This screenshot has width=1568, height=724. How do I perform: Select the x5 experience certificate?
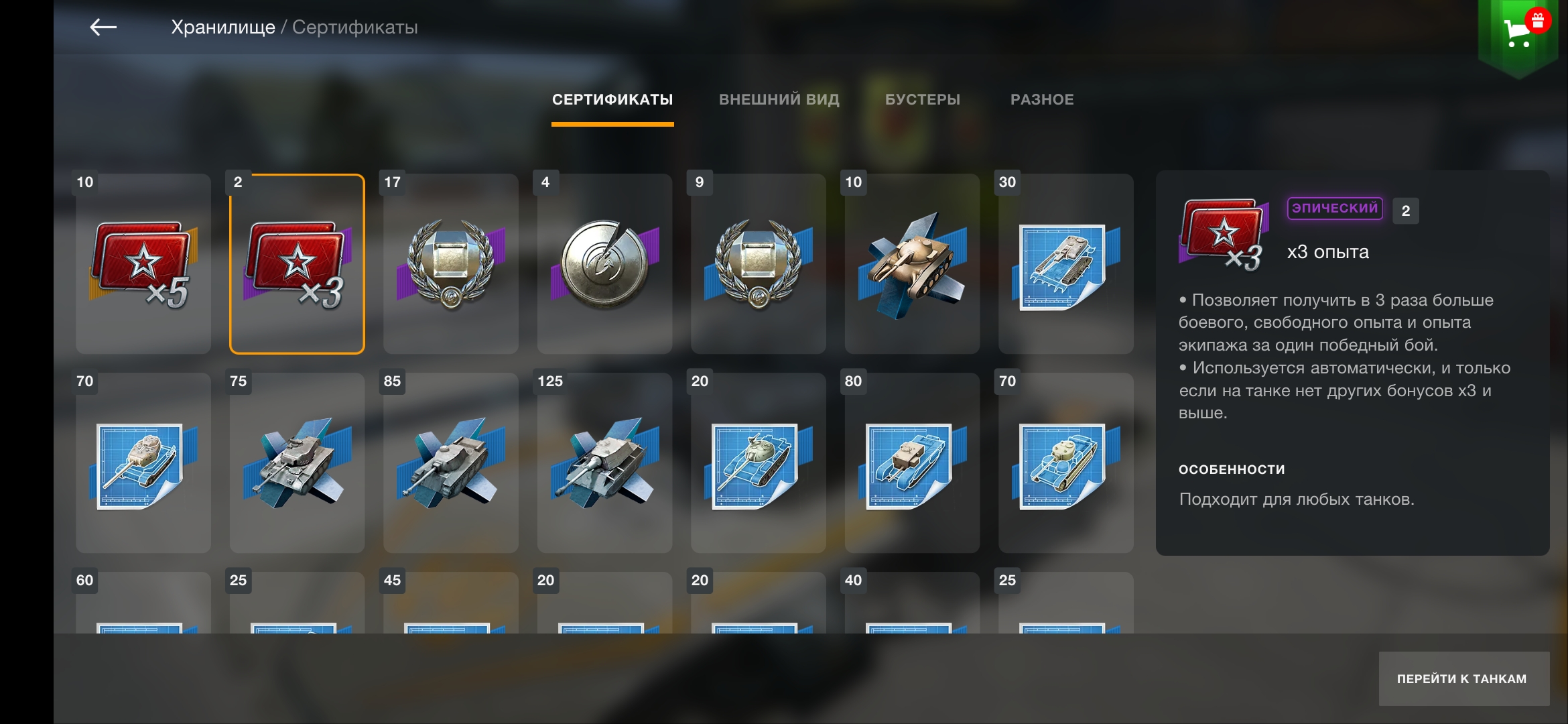143,264
